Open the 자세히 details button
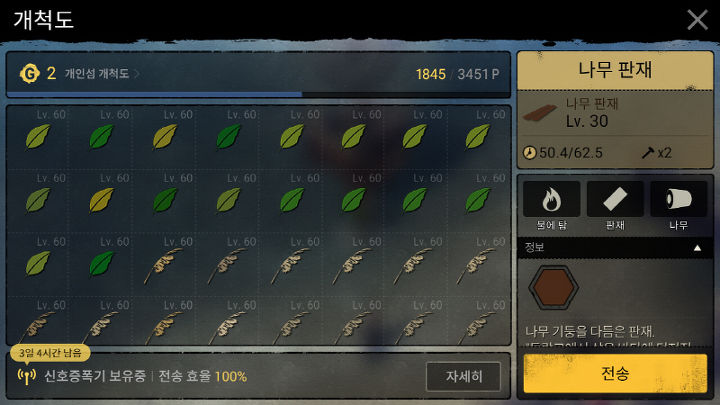Screen dimensions: 720x405 [x=462, y=376]
